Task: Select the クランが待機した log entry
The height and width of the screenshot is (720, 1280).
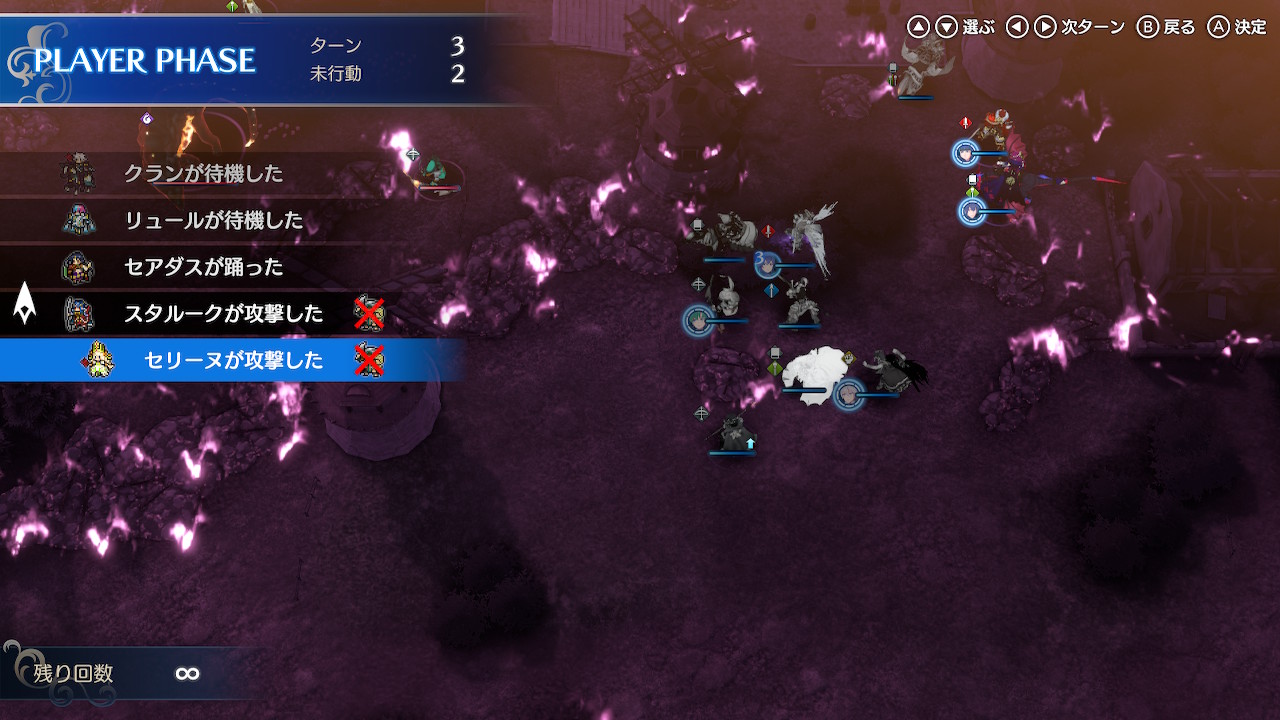Action: pyautogui.click(x=203, y=174)
